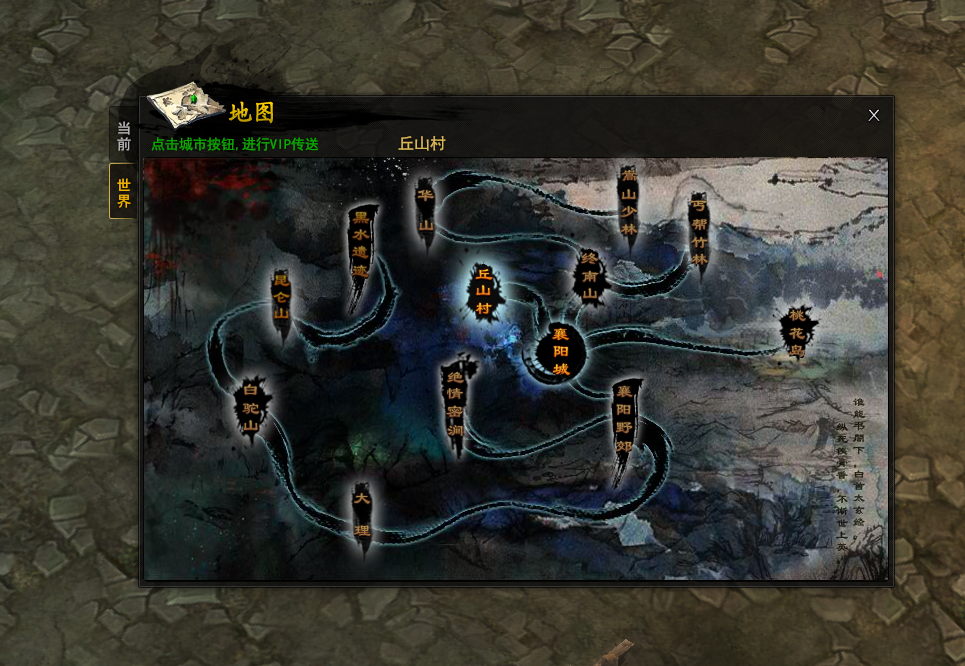Click the 大理 map marker
This screenshot has width=965, height=666.
(362, 512)
